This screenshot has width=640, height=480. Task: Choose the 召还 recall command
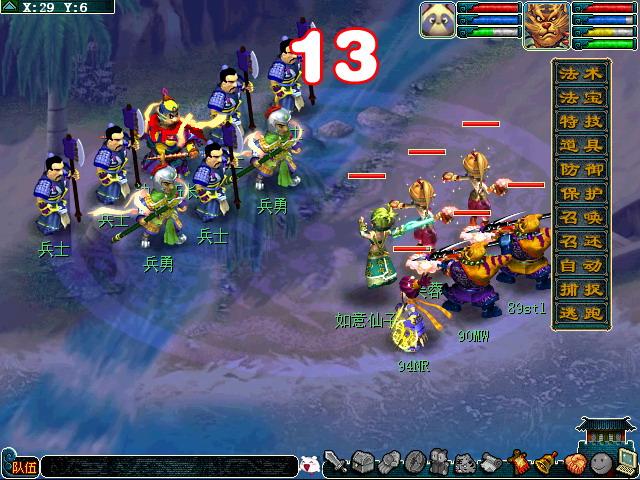click(x=581, y=244)
